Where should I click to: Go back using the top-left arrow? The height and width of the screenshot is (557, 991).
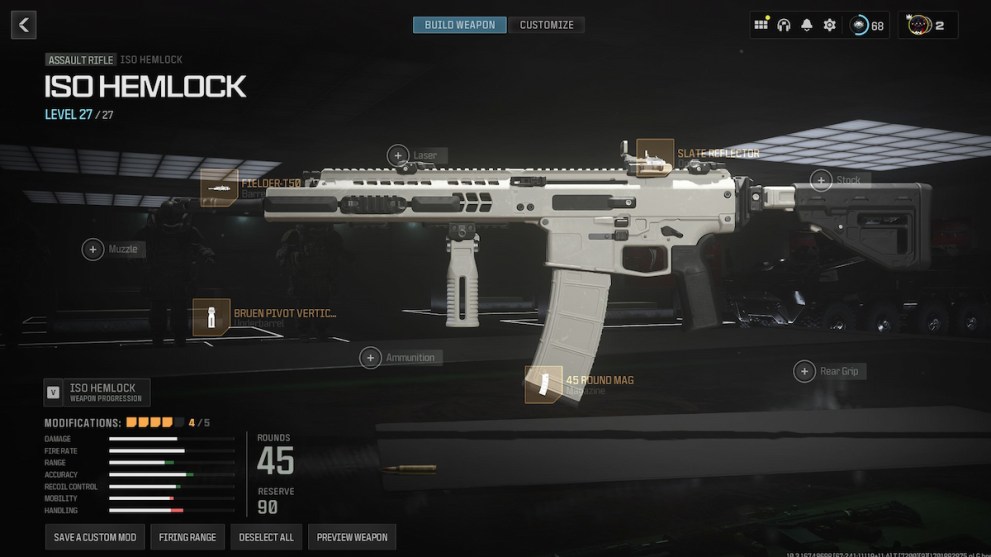tap(24, 24)
